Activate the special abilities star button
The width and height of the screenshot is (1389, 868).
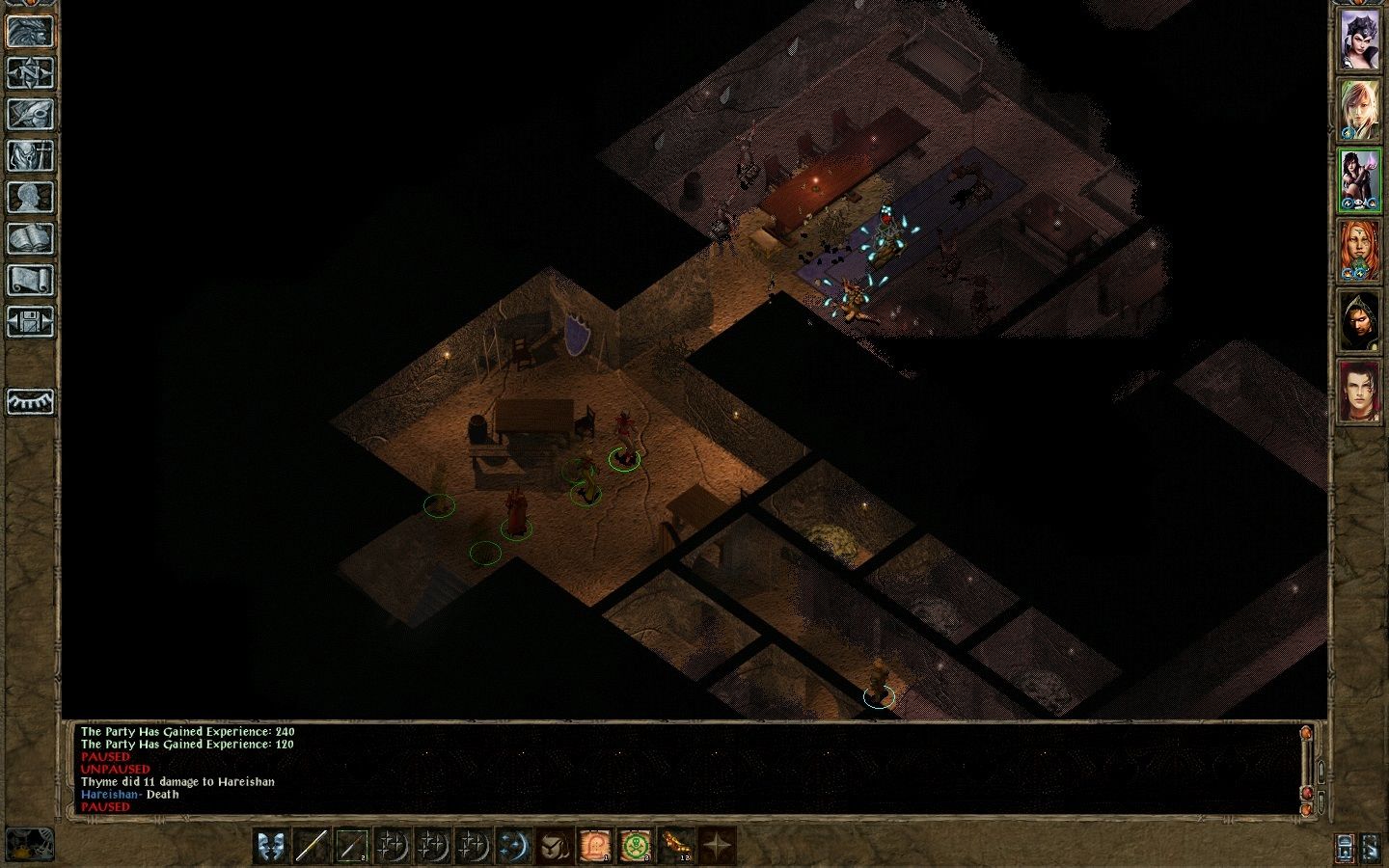(716, 846)
